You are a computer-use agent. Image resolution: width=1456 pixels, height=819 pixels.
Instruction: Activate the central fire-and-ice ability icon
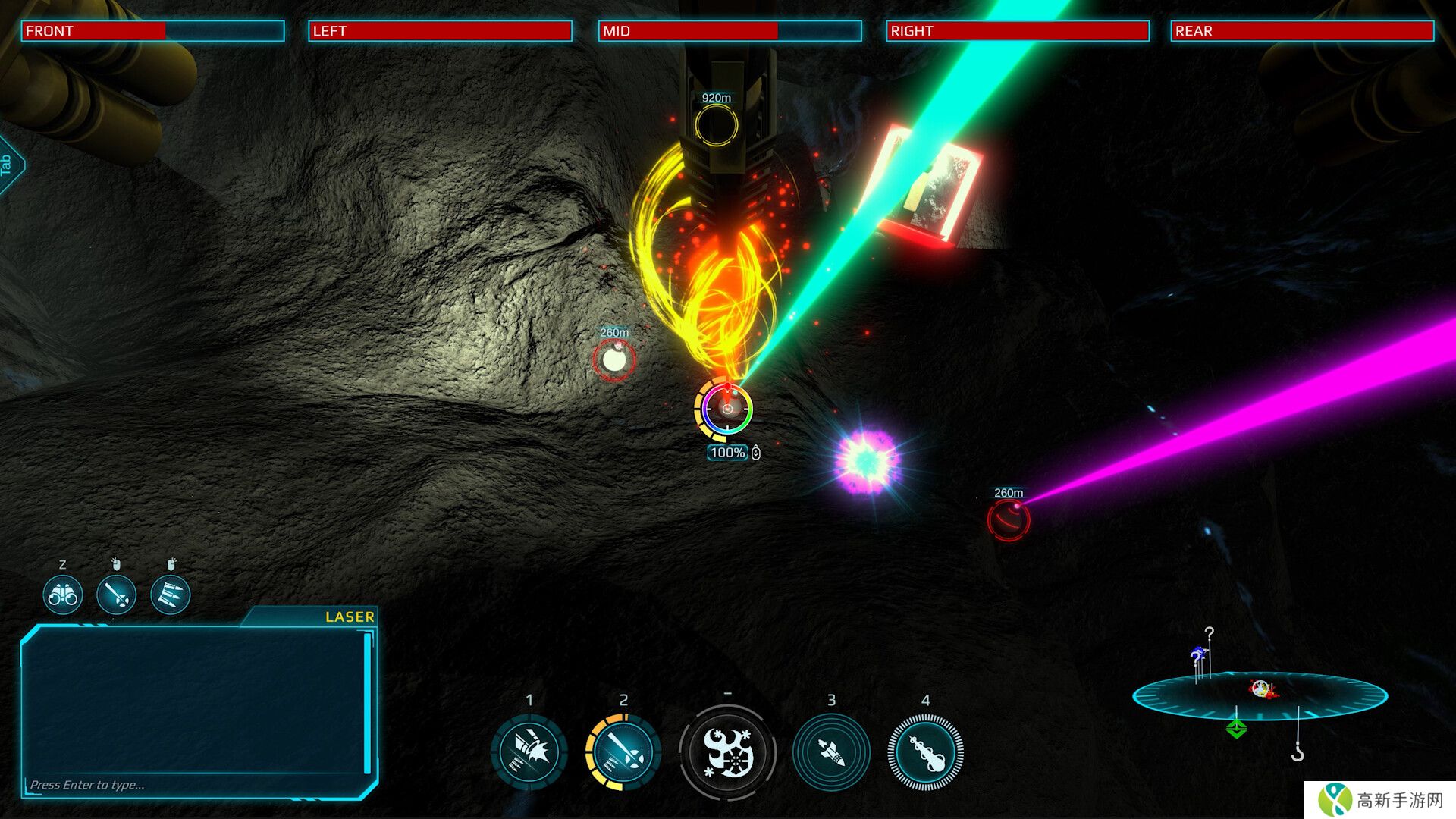pos(727,752)
